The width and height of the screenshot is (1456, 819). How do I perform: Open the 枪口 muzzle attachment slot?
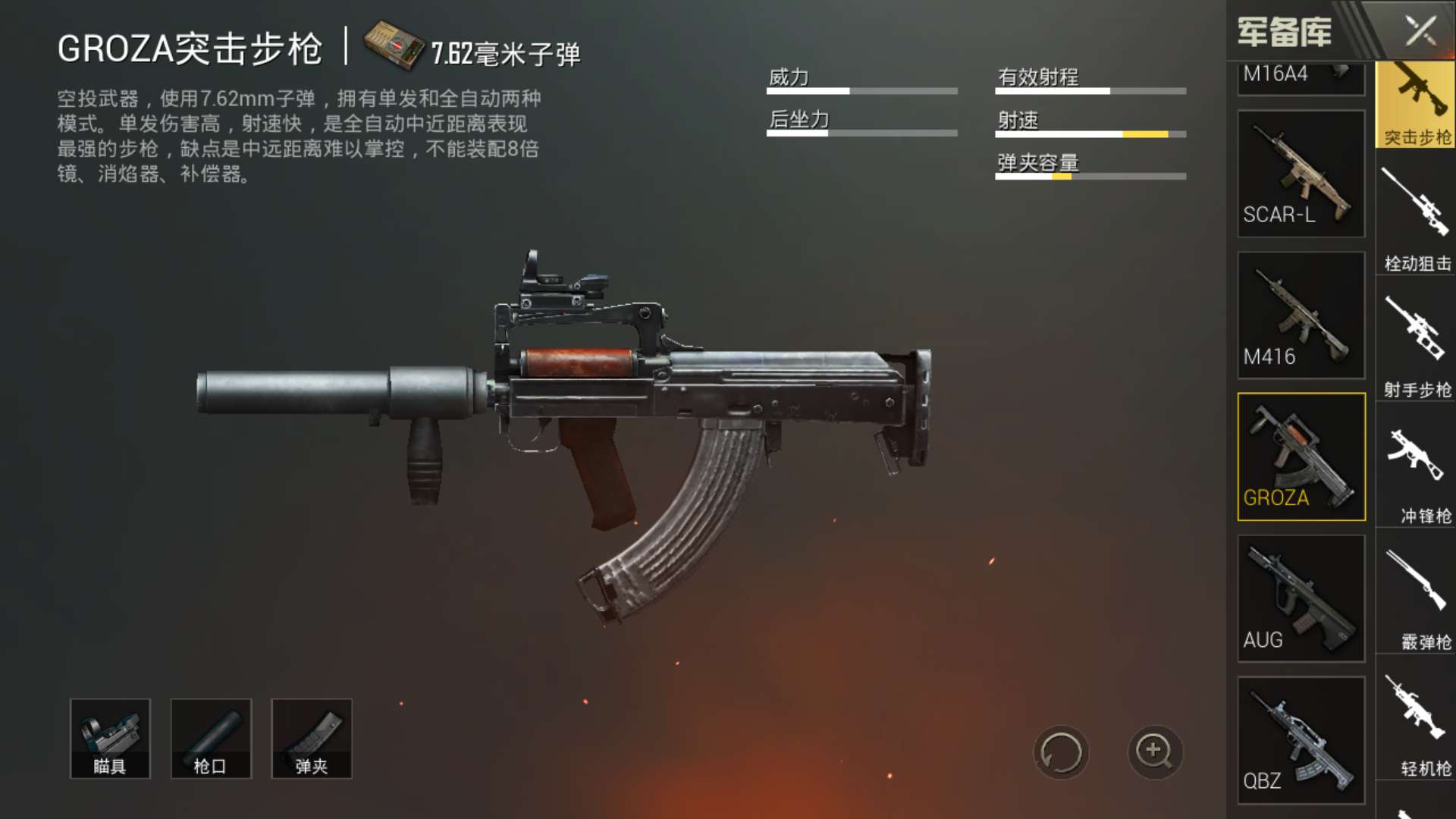pyautogui.click(x=211, y=737)
